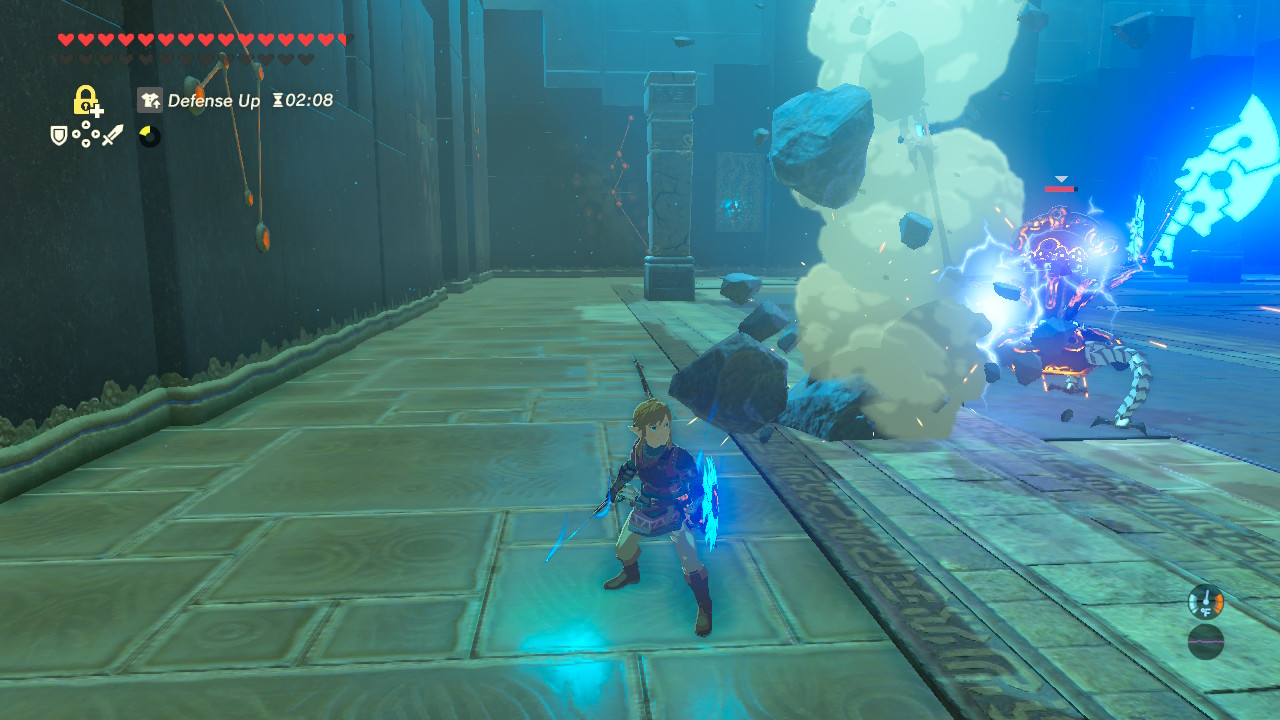Viewport: 1280px width, 720px height.
Task: Click the plus symbol on the lock icon
Action: click(x=97, y=111)
